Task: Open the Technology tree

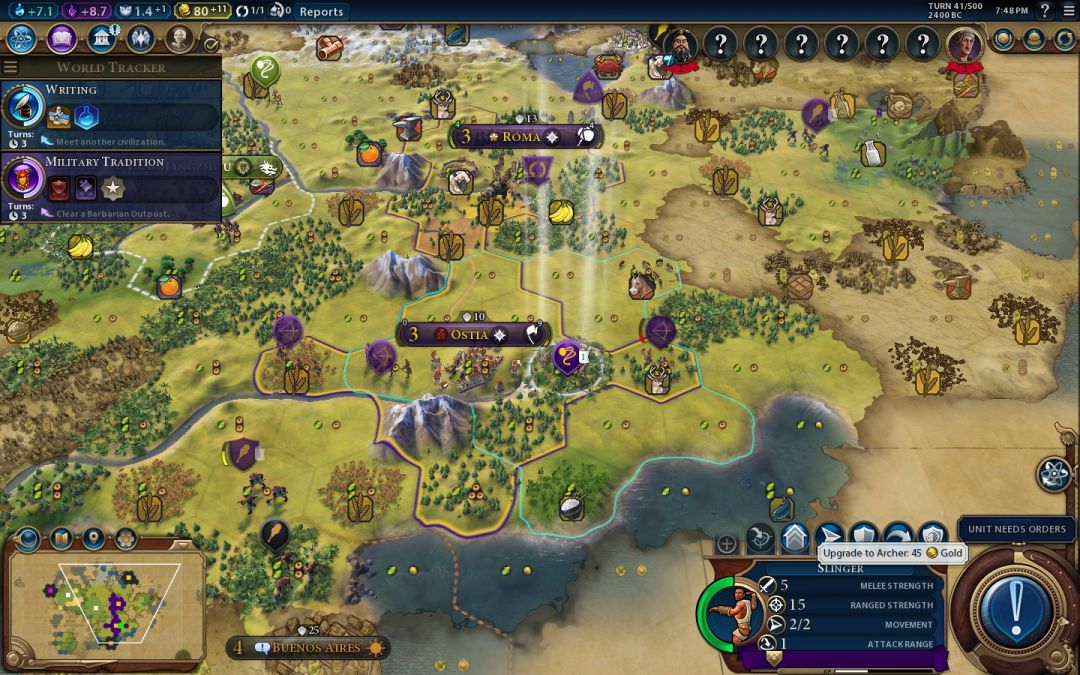Action: [22, 39]
